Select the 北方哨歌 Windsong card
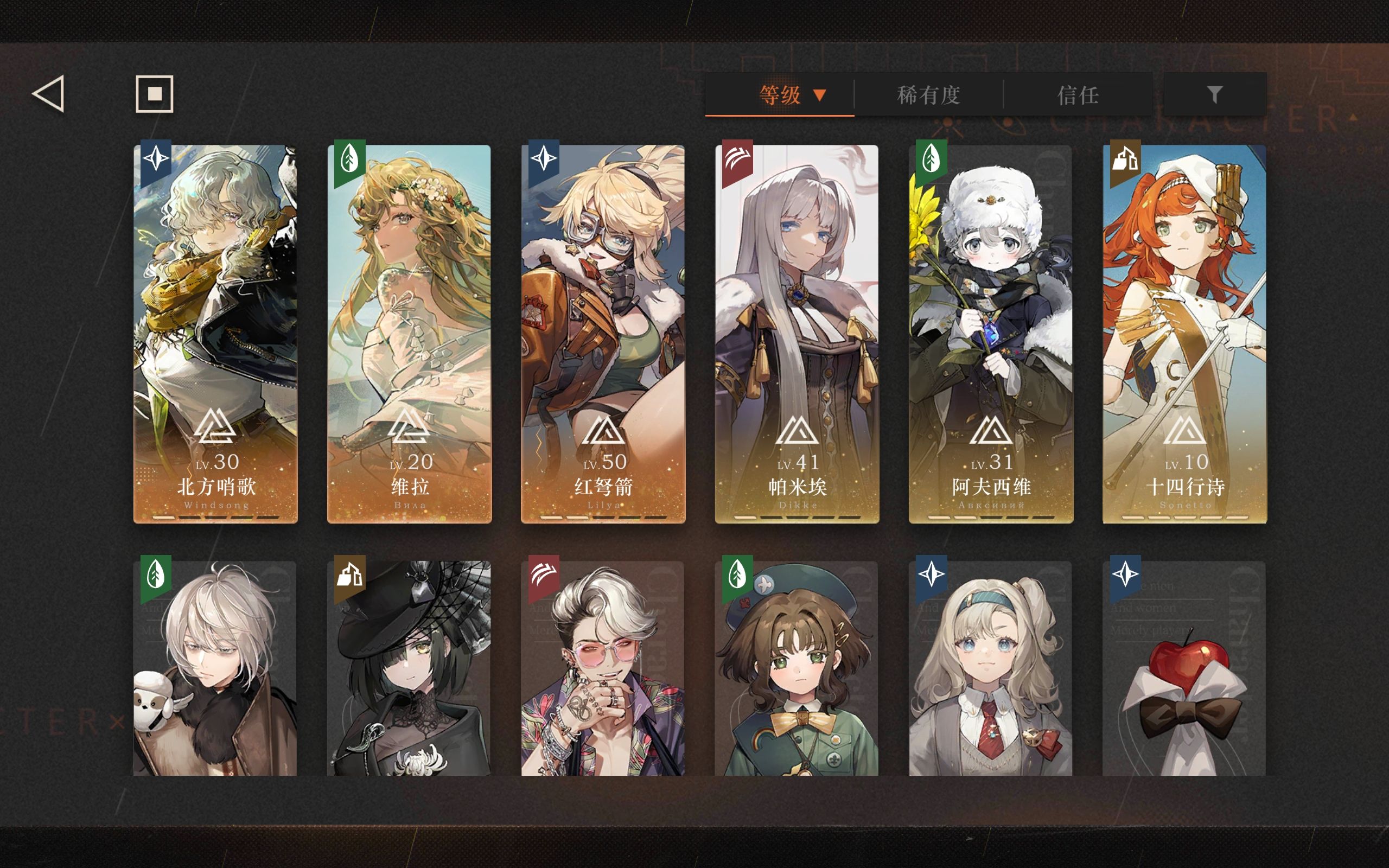1389x868 pixels. click(x=215, y=333)
